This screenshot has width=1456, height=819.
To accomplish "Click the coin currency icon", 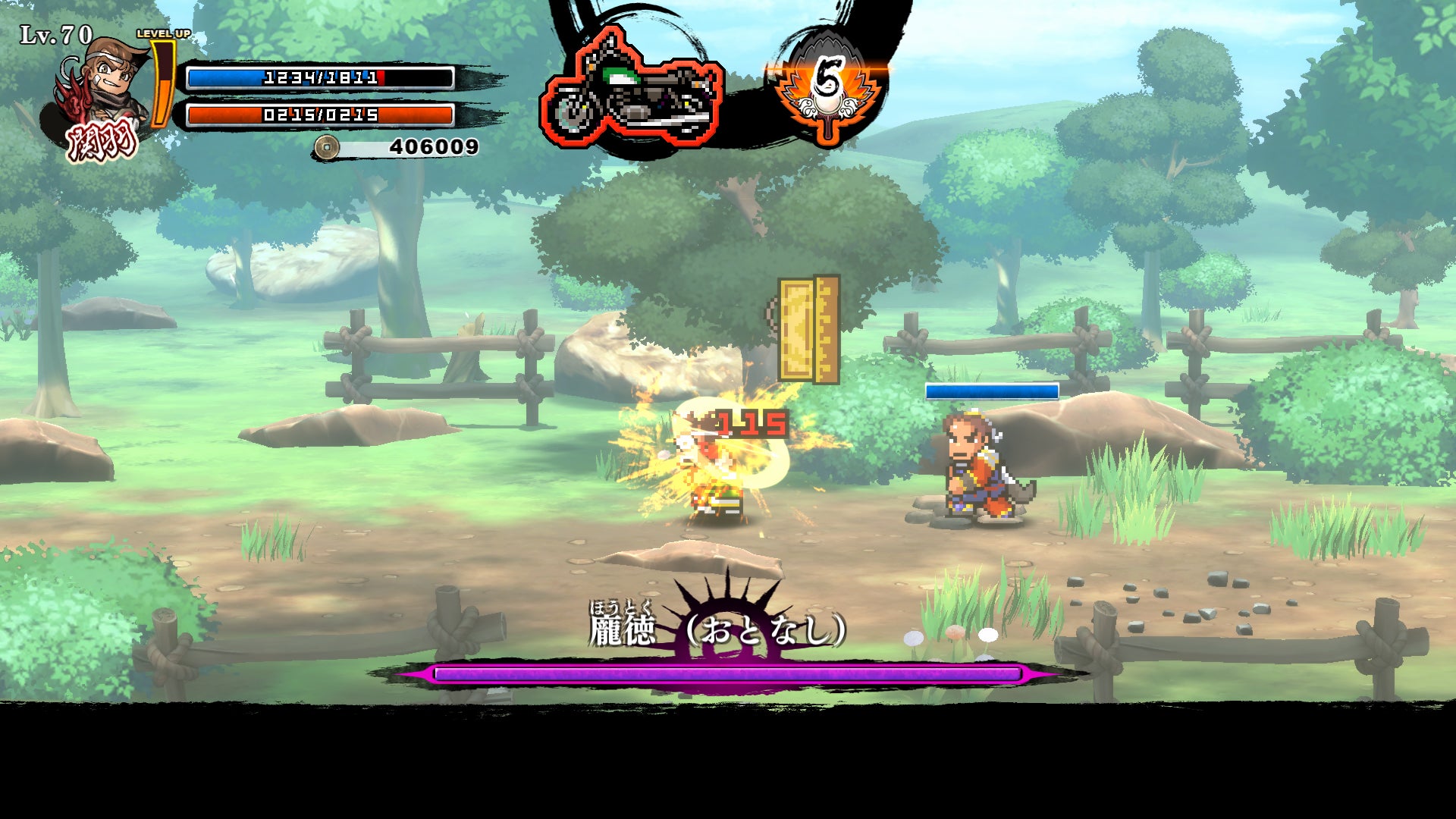I will [x=327, y=147].
